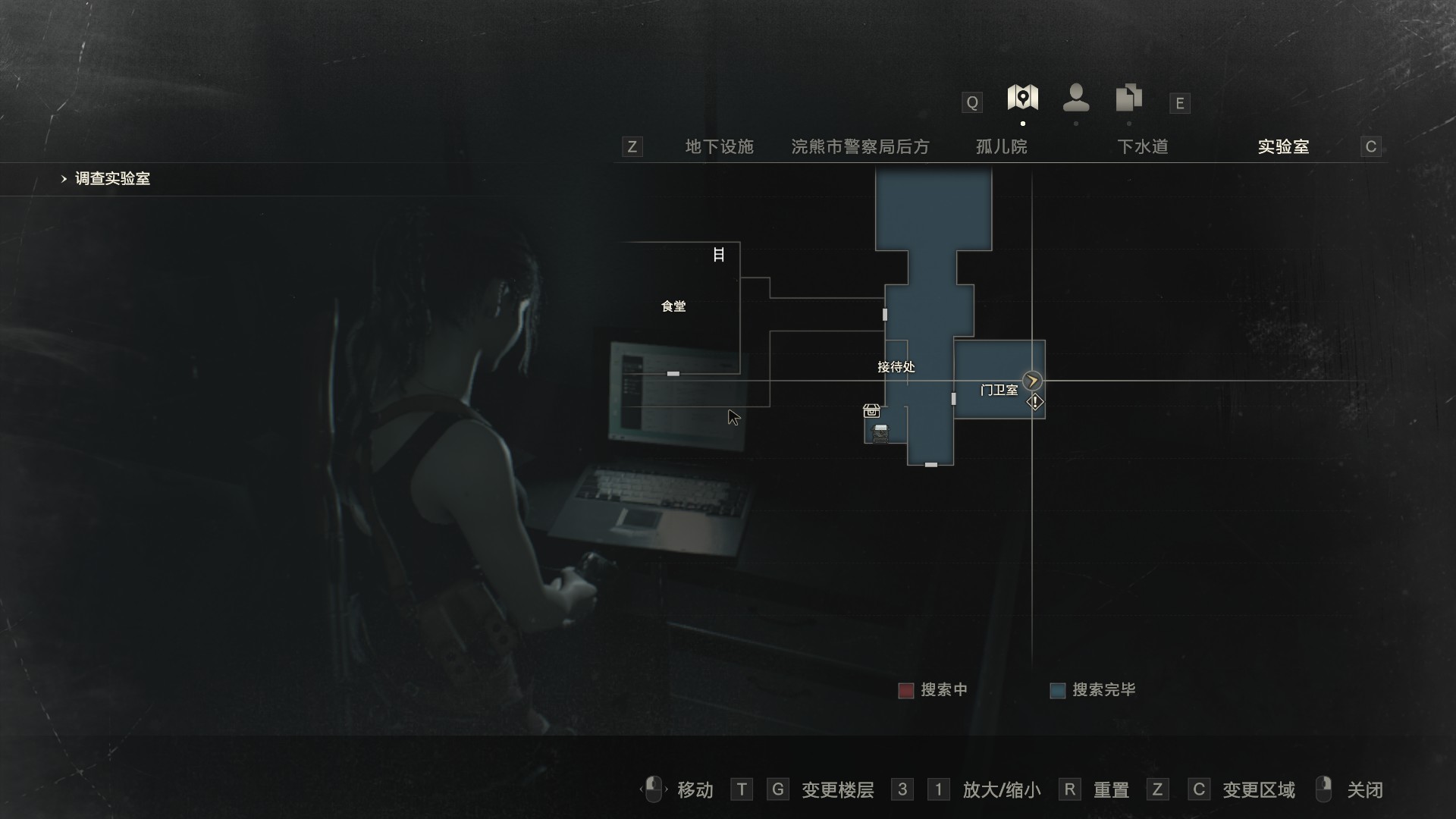Open the 孤儿院 map tab

coord(1001,146)
